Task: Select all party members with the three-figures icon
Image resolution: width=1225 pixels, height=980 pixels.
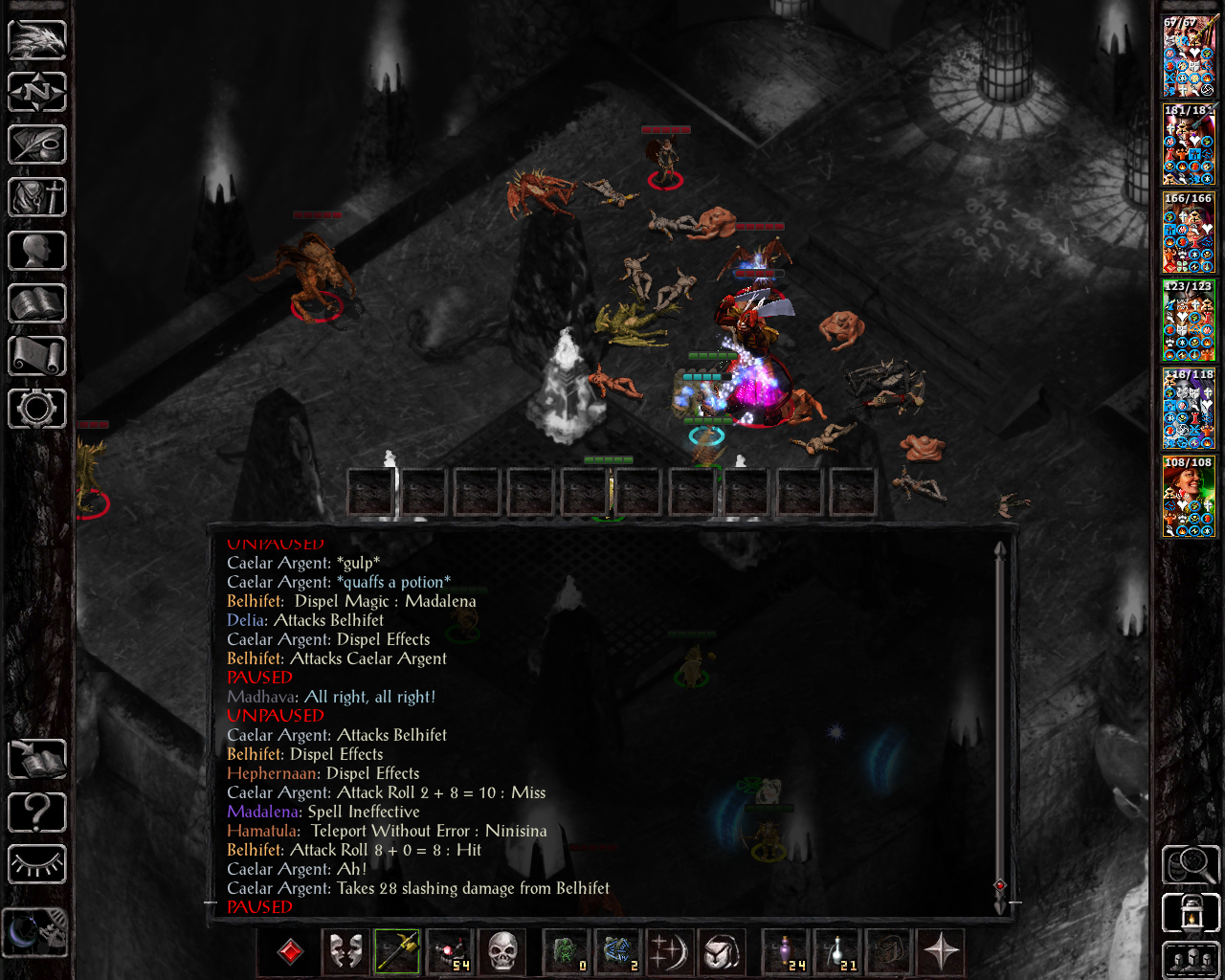Action: 1191,960
